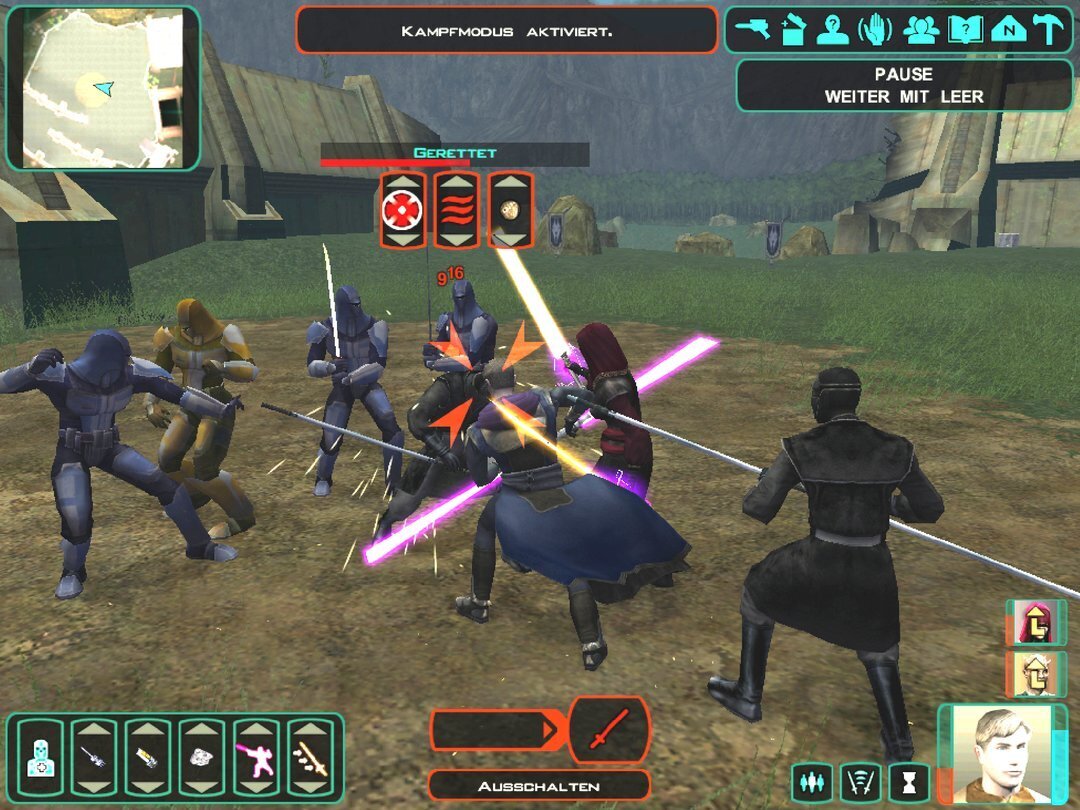Toggle solo mode three-figures button
1080x810 pixels.
(x=814, y=781)
